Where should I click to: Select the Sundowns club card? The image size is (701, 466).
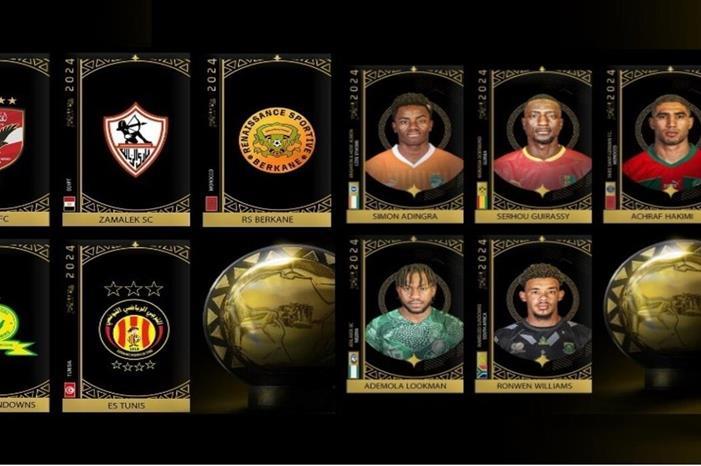pyautogui.click(x=22, y=325)
